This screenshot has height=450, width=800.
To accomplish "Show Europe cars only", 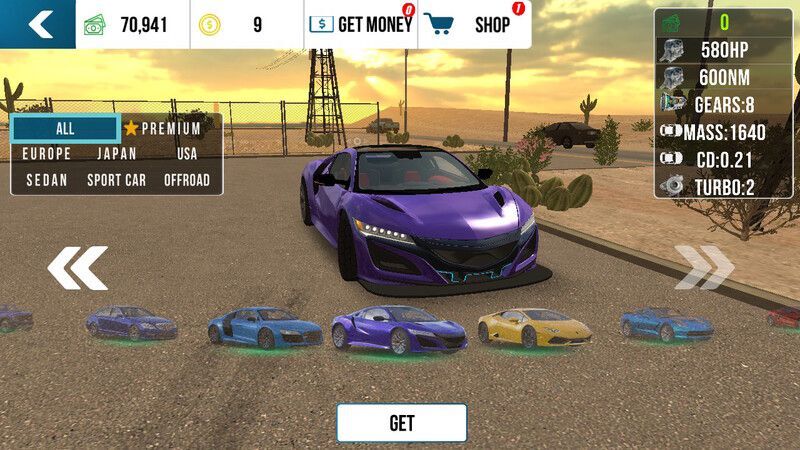I will [x=47, y=154].
